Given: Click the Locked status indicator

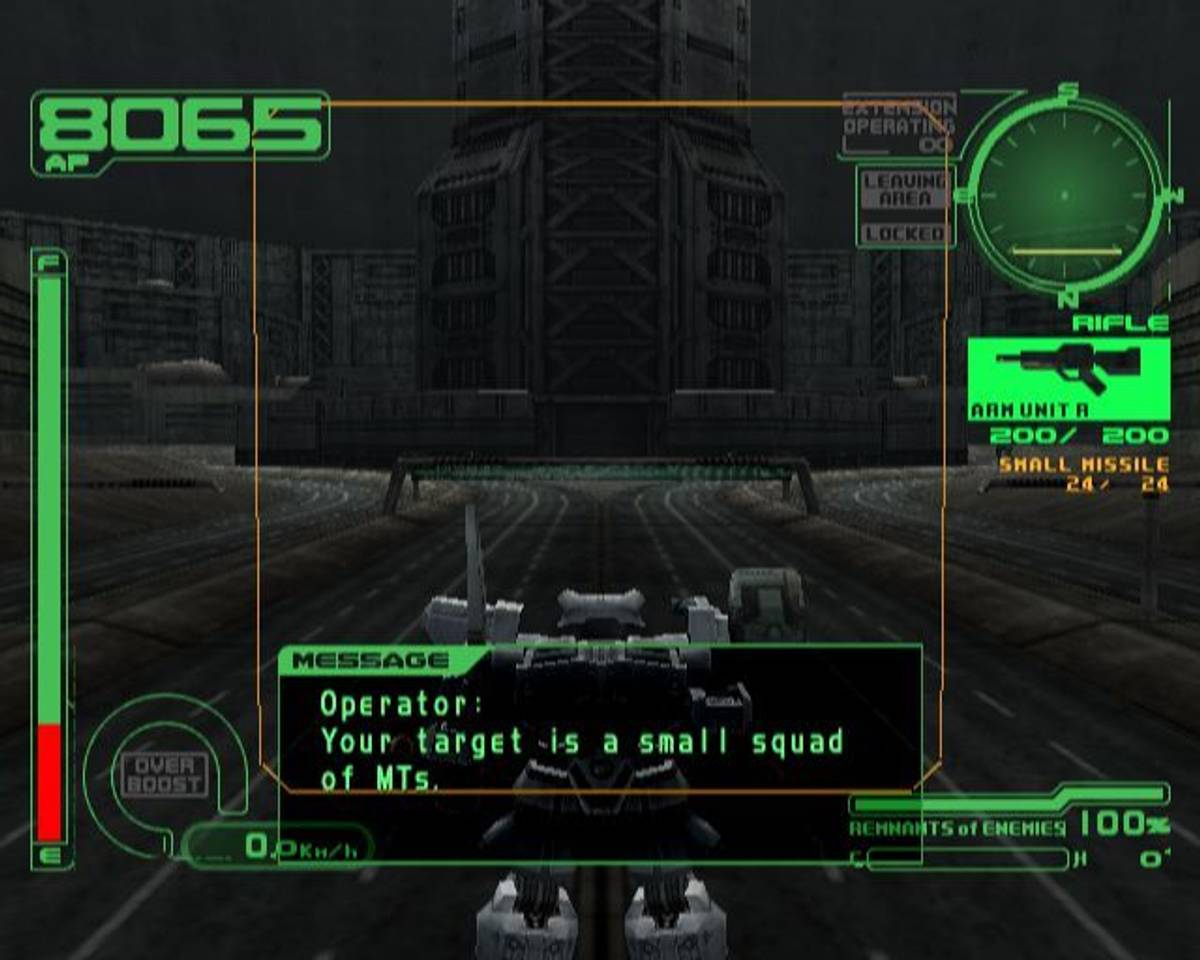Looking at the screenshot, I should point(904,234).
